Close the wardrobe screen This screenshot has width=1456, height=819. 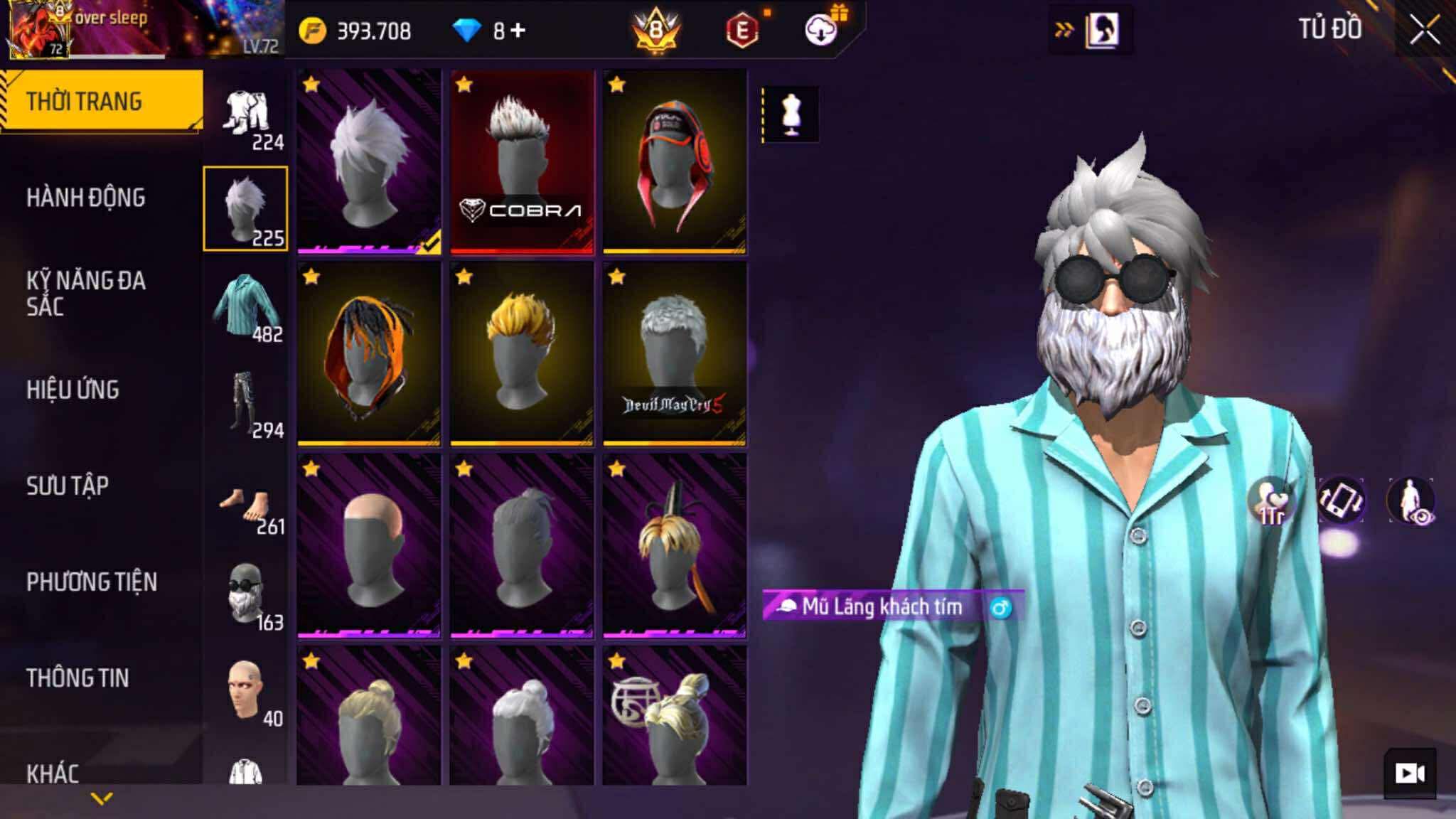pyautogui.click(x=1425, y=31)
